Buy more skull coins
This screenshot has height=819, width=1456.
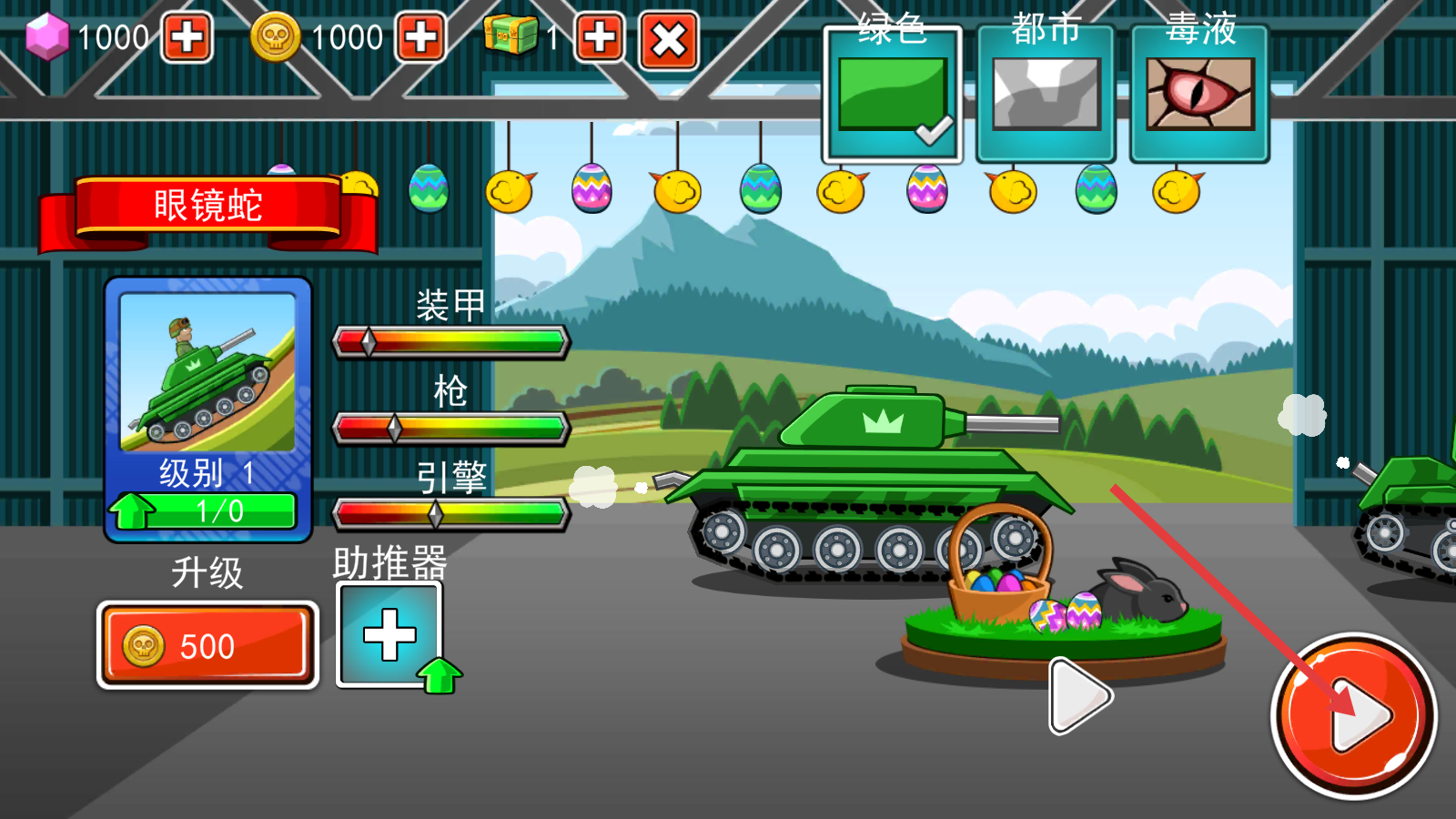coord(420,38)
